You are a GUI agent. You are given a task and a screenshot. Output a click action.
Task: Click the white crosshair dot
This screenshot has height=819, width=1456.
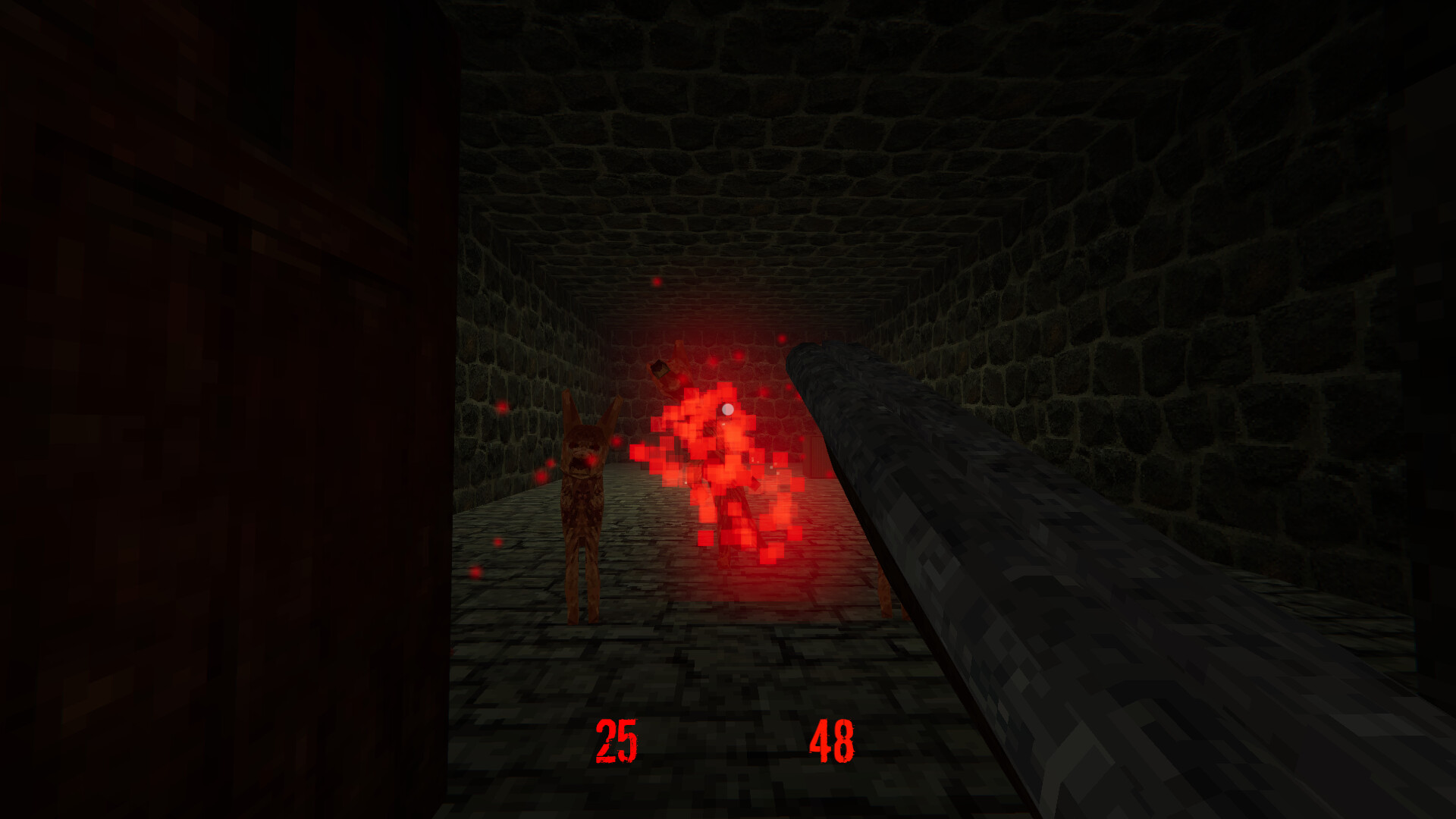726,409
